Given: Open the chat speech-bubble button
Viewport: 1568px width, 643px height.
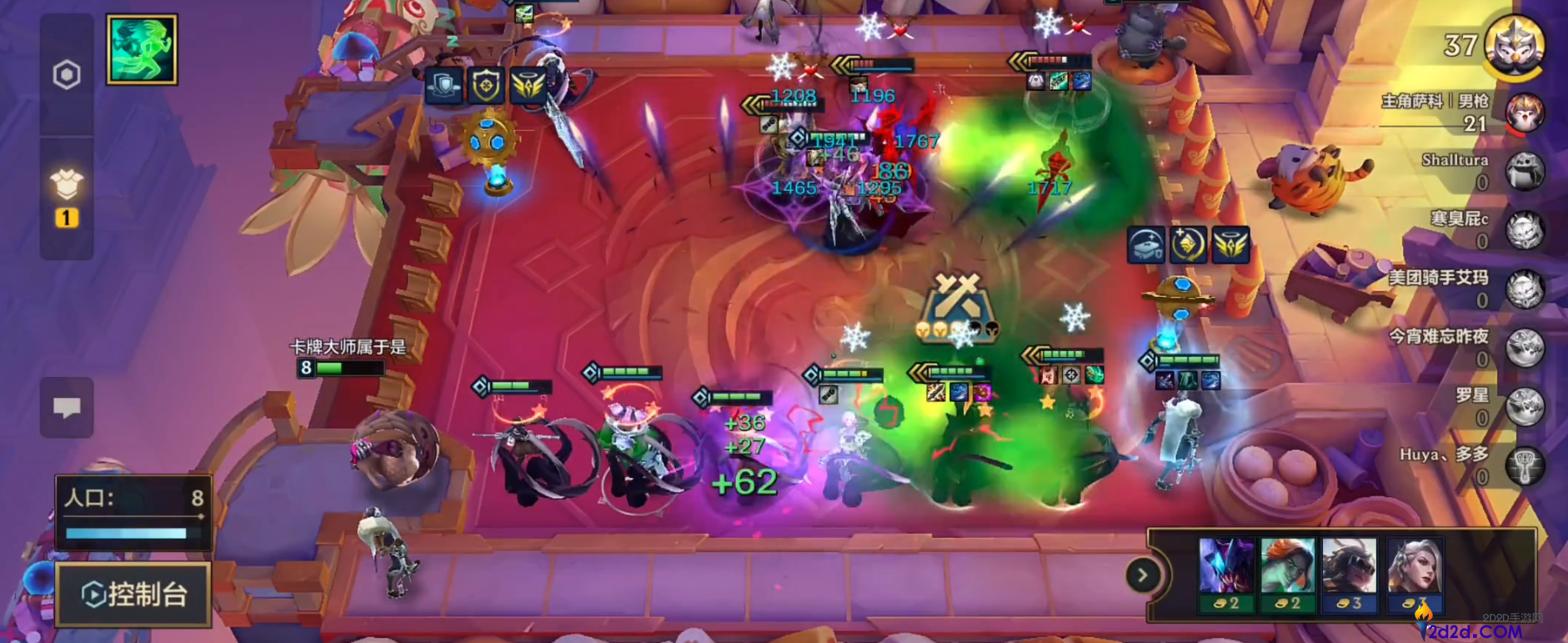Looking at the screenshot, I should click(67, 408).
